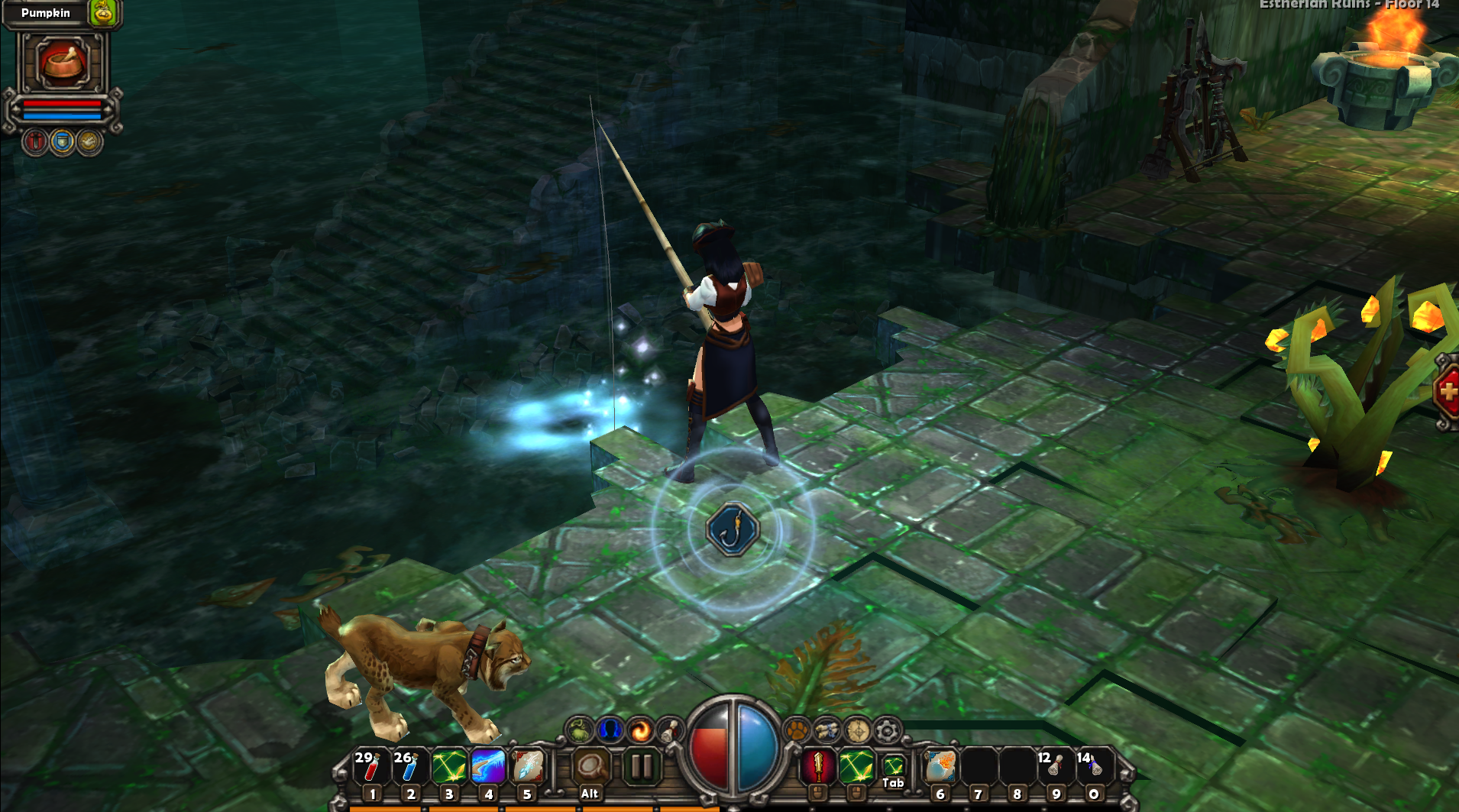
Task: Select the small Tab alternate skill icon
Action: pos(893,765)
